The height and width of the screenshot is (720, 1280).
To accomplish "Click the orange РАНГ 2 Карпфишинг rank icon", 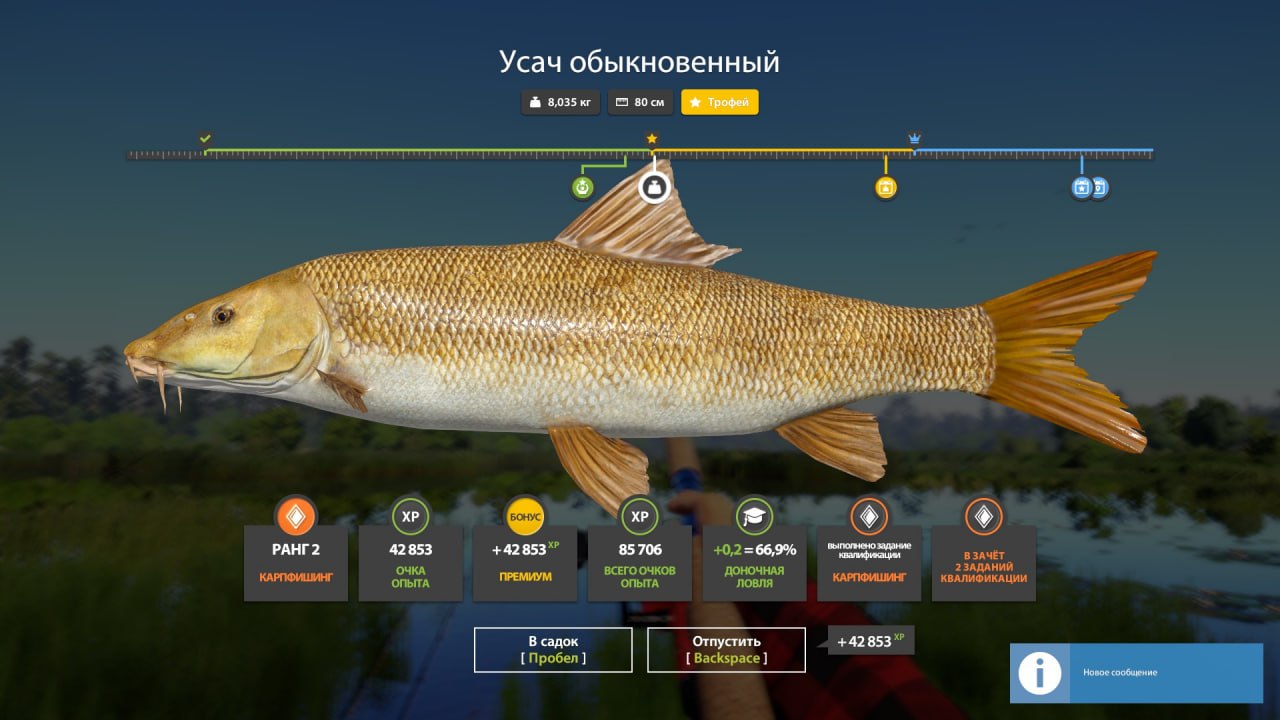I will coord(295,516).
